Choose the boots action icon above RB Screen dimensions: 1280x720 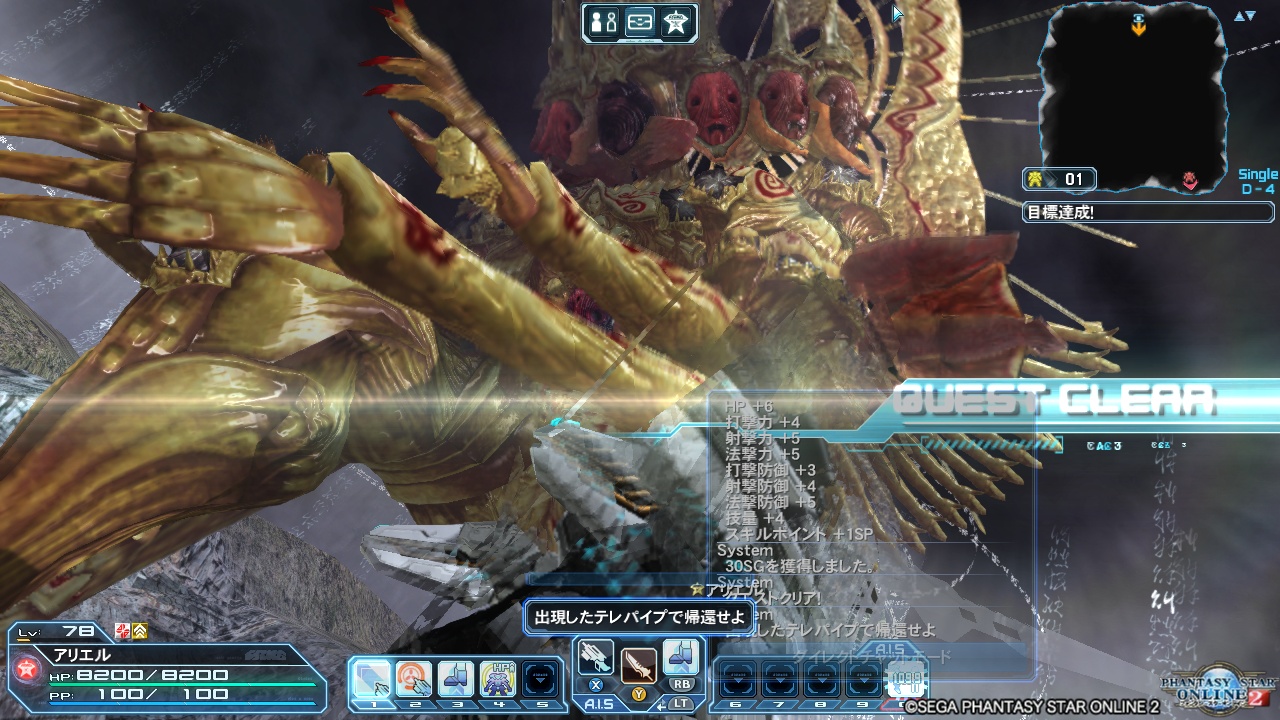(681, 657)
